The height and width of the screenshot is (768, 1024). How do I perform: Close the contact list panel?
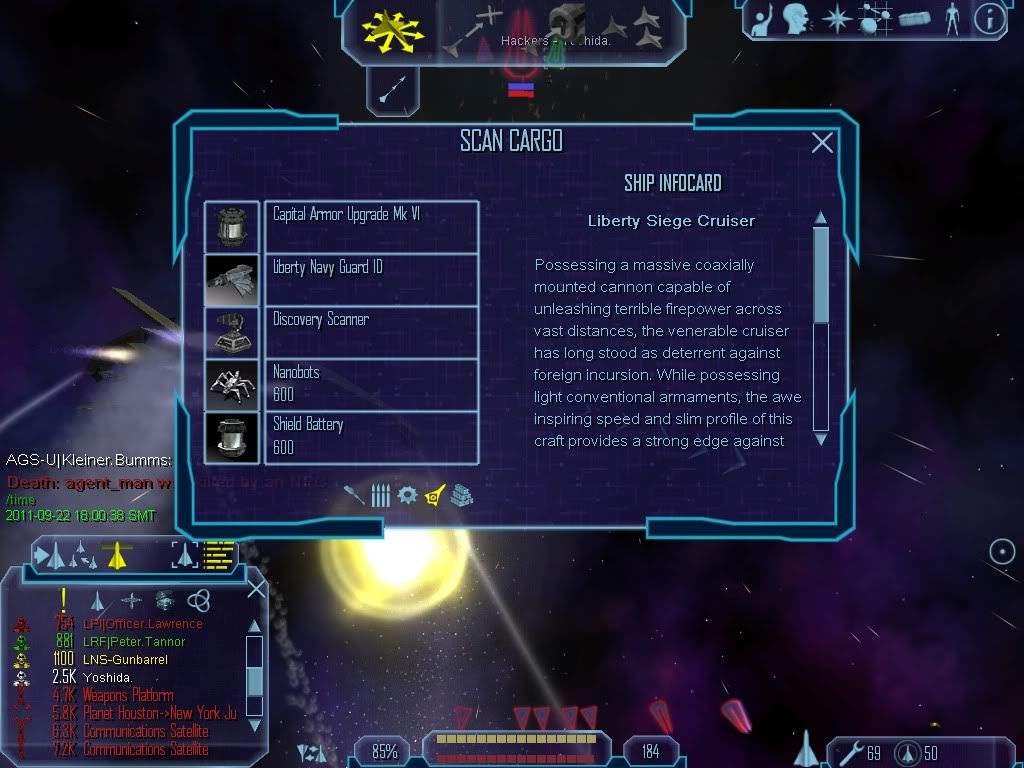(256, 588)
